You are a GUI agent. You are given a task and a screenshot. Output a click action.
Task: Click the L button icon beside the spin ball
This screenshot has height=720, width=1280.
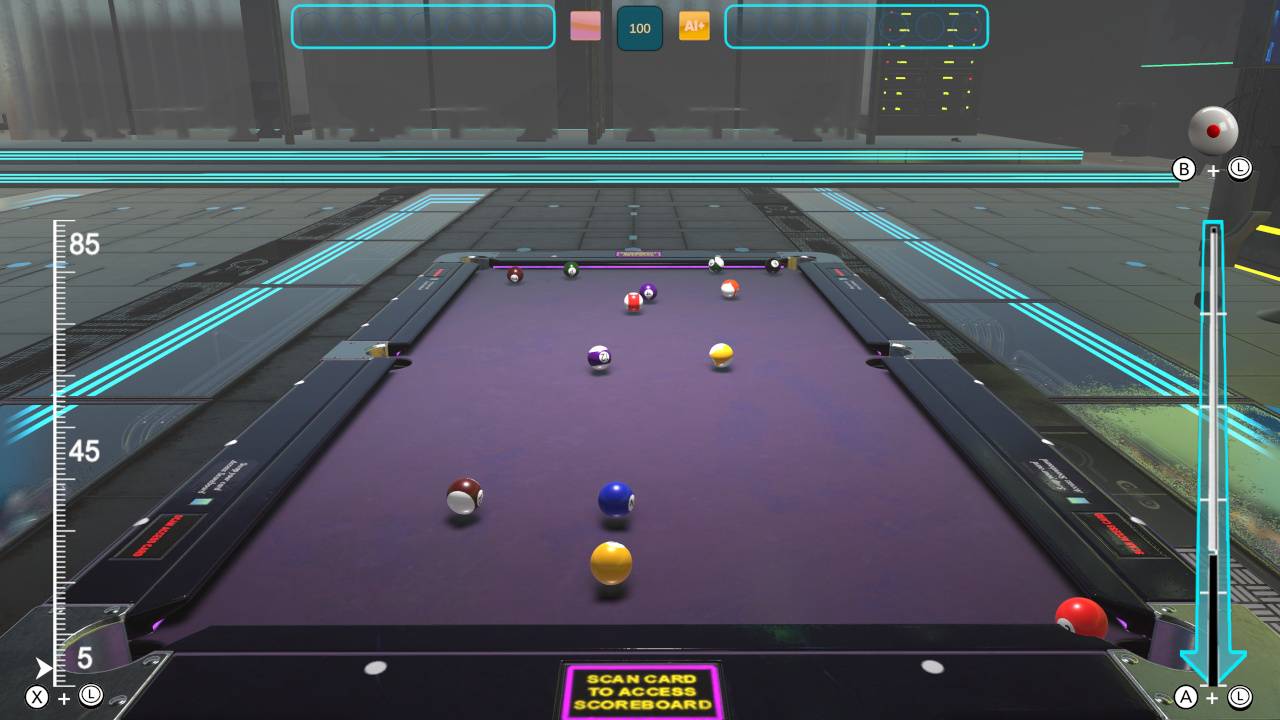tap(1238, 170)
